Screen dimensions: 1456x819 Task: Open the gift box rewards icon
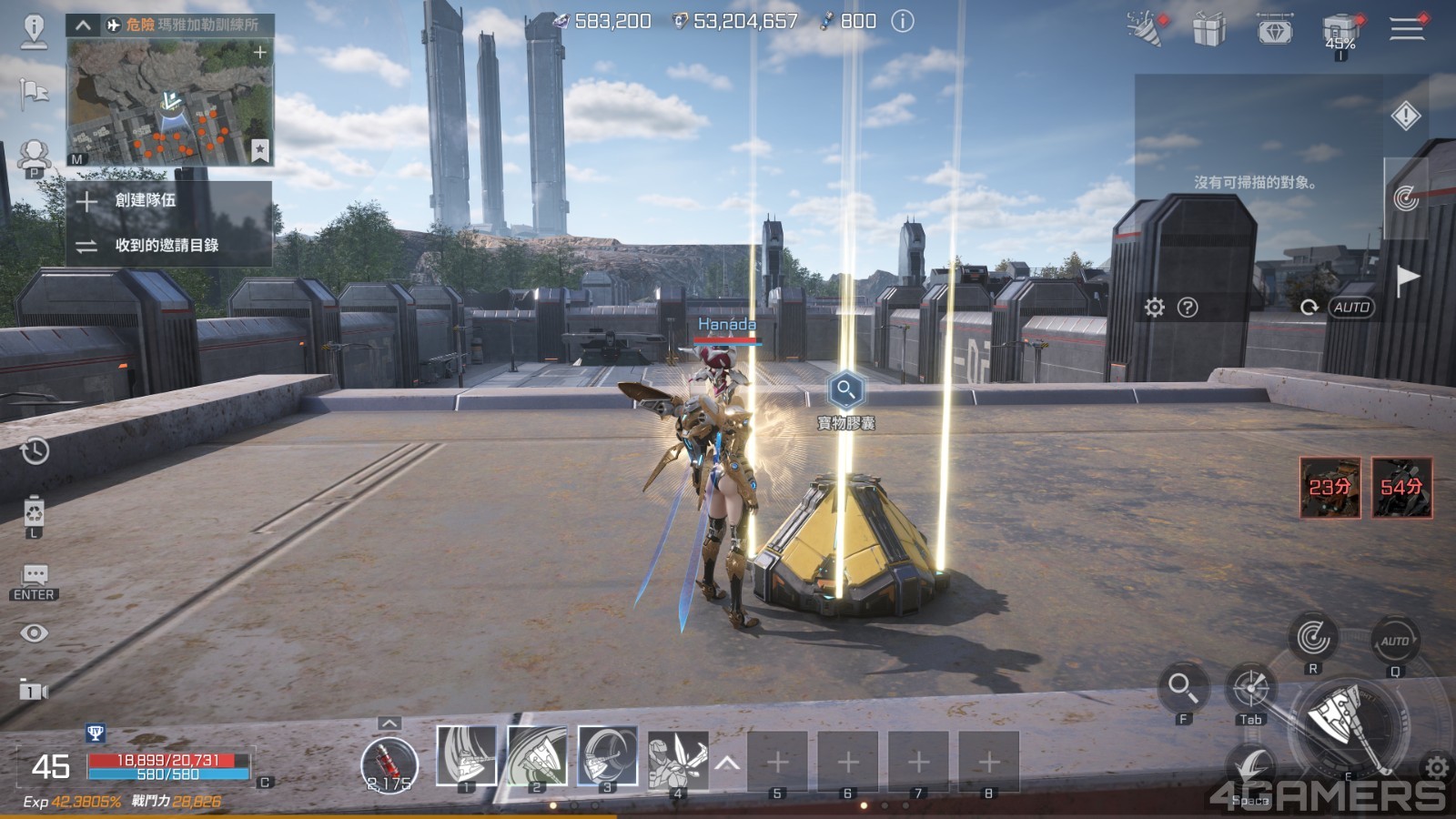coord(1209,29)
